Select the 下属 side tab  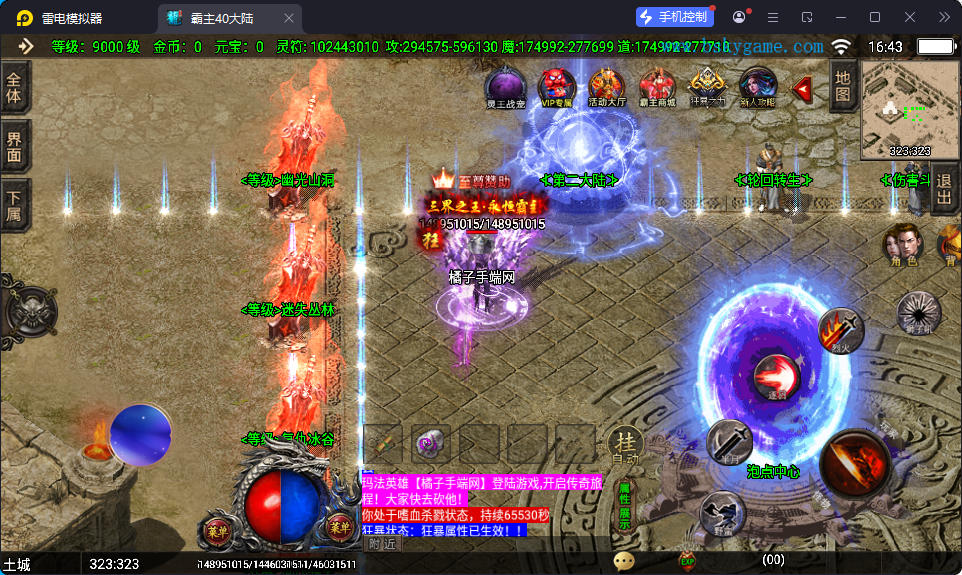(x=15, y=205)
